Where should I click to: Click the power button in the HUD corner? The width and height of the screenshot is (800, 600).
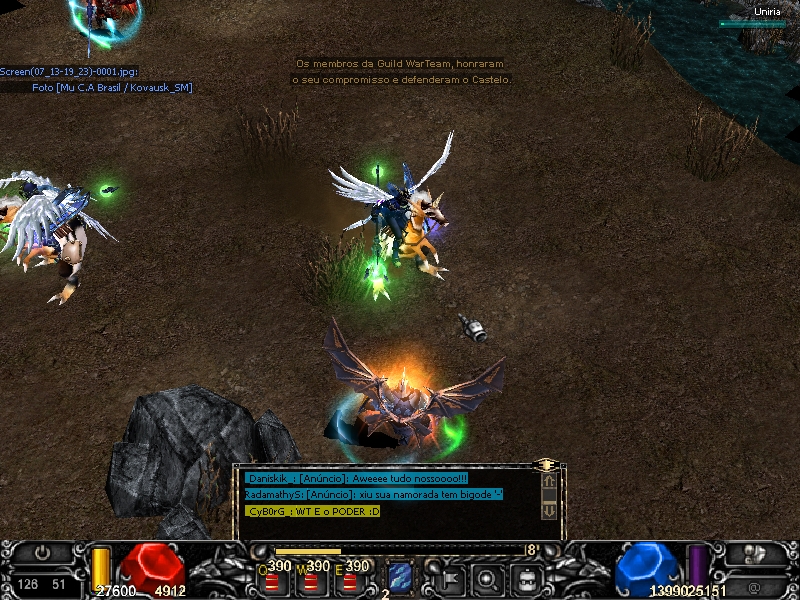coord(42,552)
